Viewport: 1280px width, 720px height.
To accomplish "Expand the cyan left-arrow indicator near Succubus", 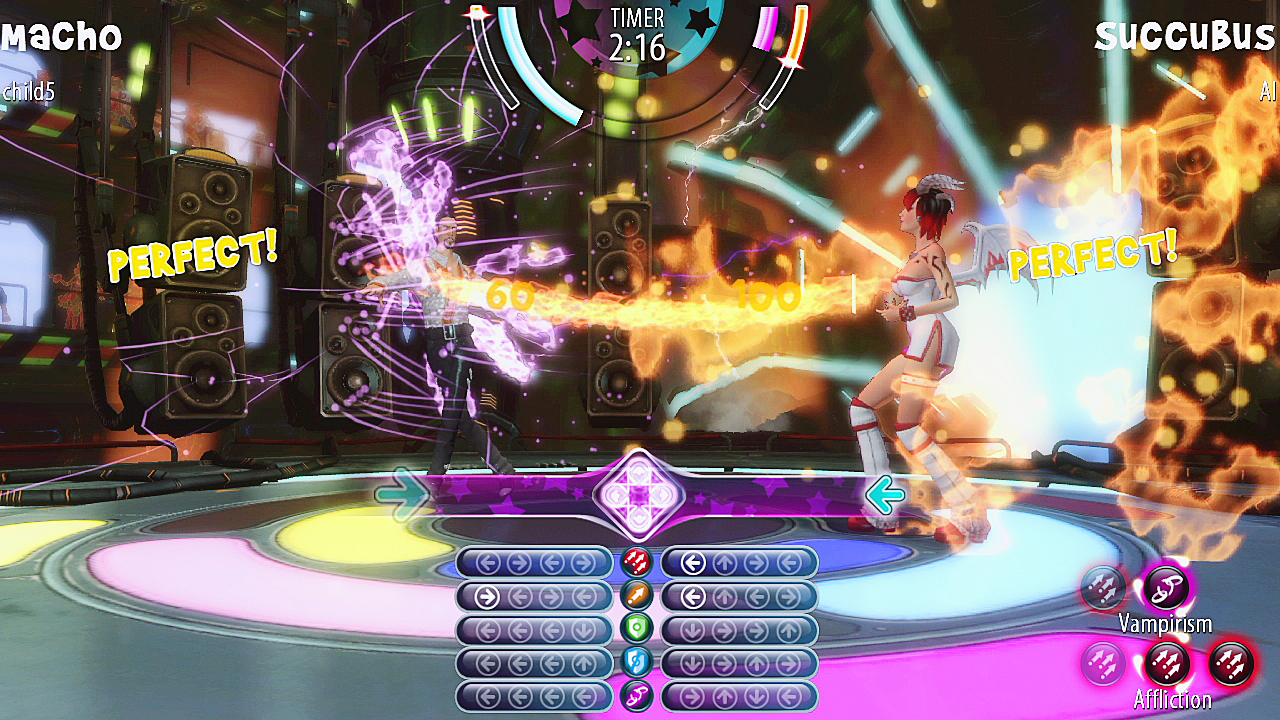I will point(884,496).
